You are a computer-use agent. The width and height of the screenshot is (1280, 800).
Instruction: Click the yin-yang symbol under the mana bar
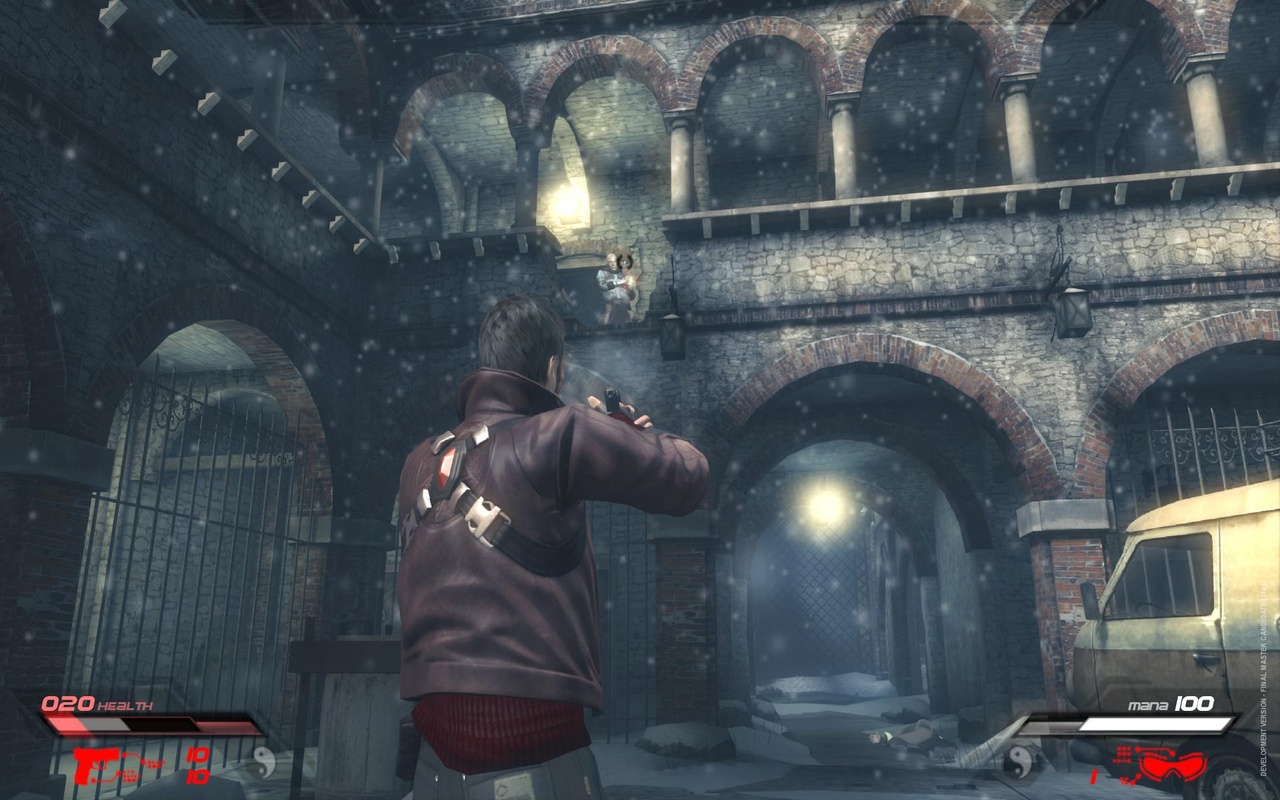[x=1019, y=760]
